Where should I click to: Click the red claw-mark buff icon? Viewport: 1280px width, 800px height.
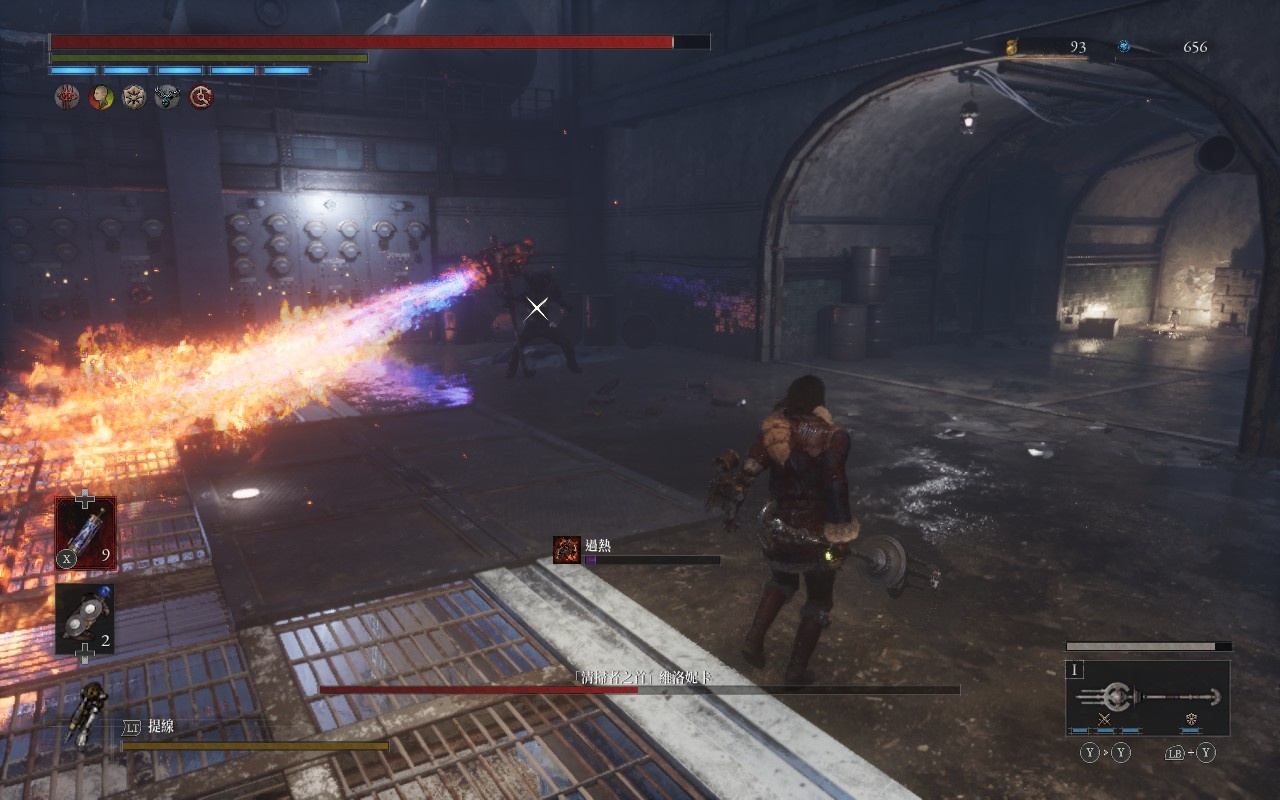pyautogui.click(x=67, y=97)
